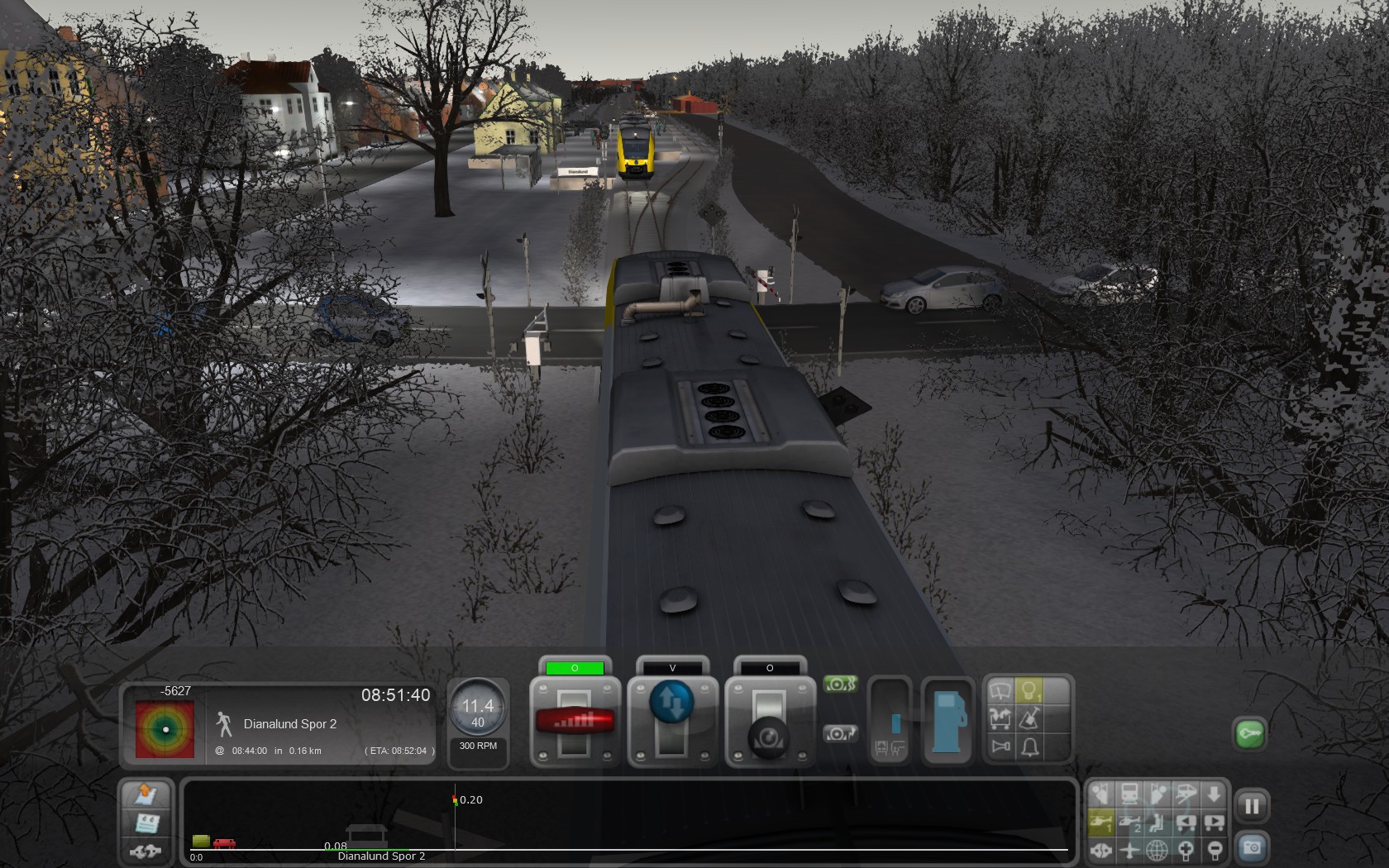Switch the headlights bulb button
This screenshot has height=868, width=1389.
tap(1029, 692)
